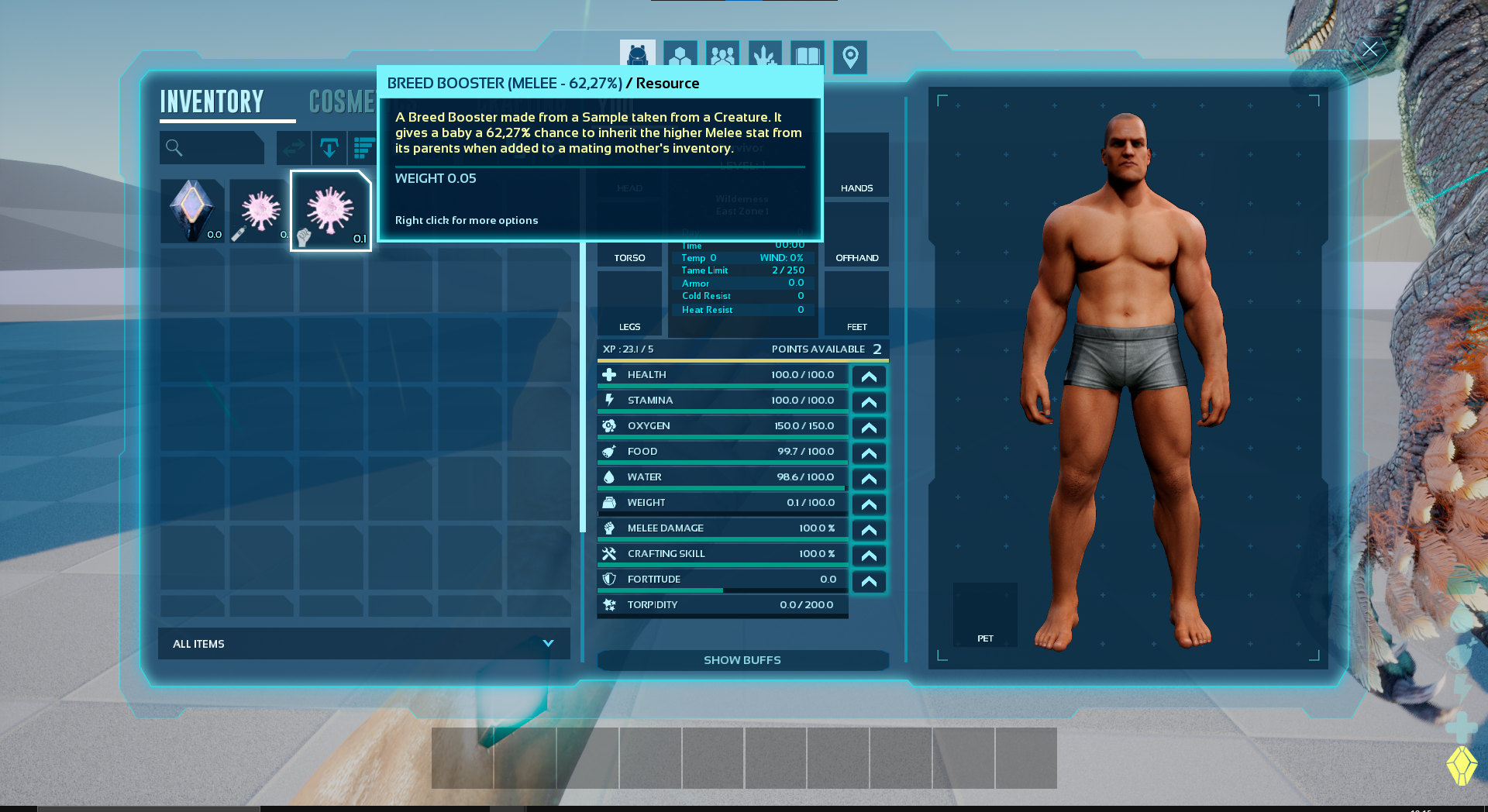Select the Breed Booster with oxygen tank icon

(x=260, y=211)
